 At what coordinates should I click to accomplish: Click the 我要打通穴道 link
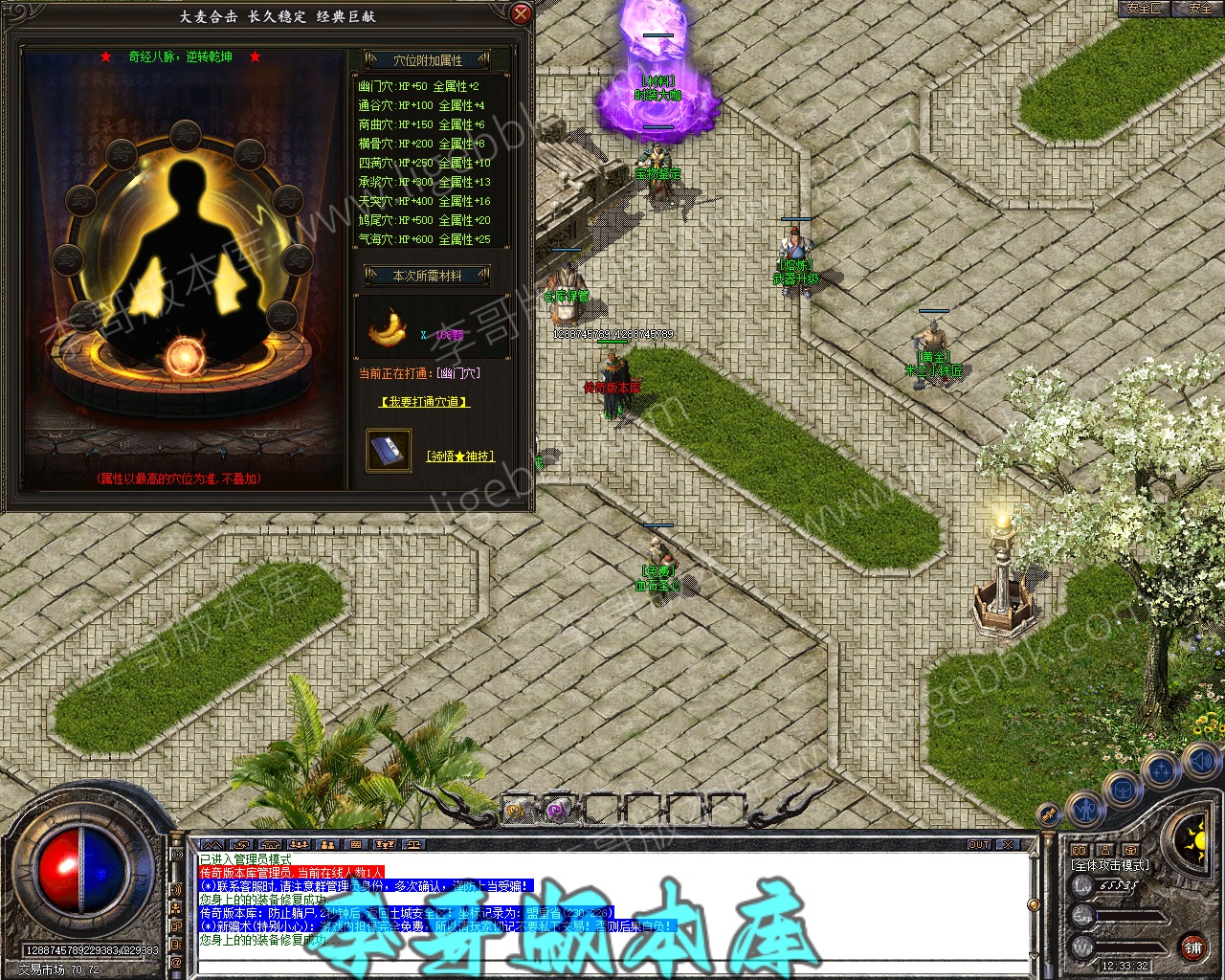(x=424, y=402)
